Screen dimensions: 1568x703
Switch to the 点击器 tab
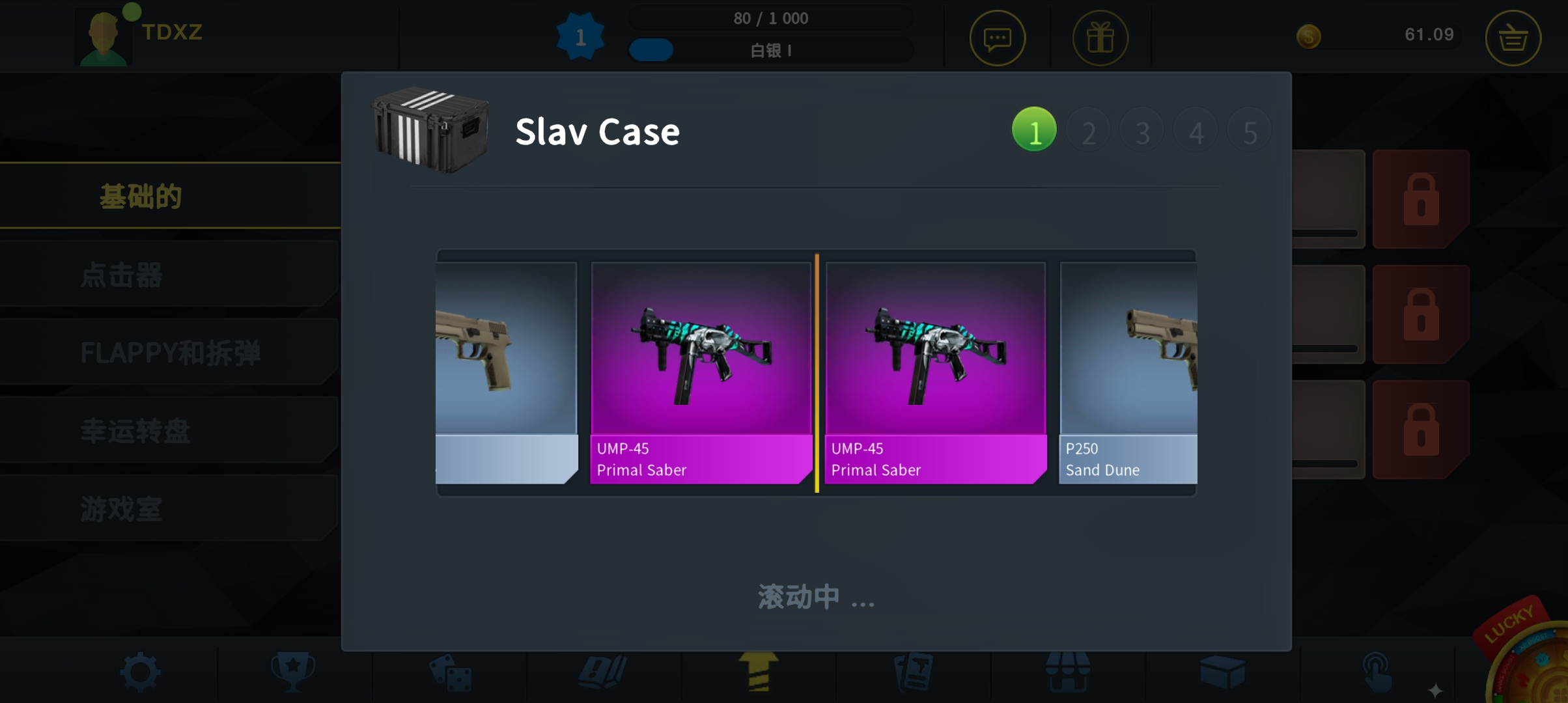[x=121, y=276]
